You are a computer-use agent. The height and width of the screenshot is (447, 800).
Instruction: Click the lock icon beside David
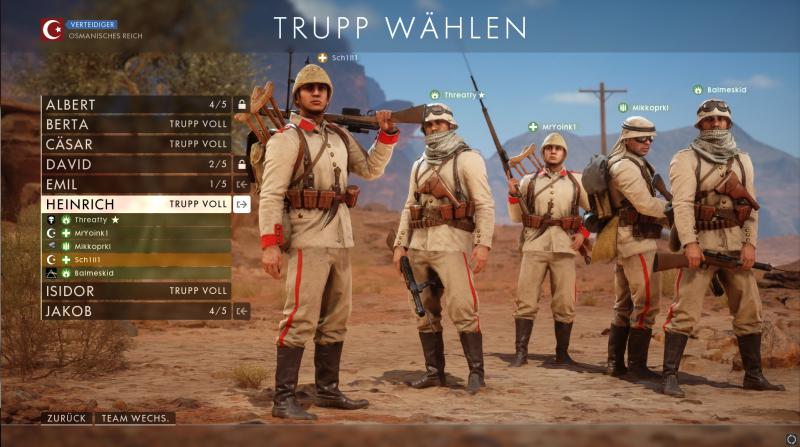[242, 164]
